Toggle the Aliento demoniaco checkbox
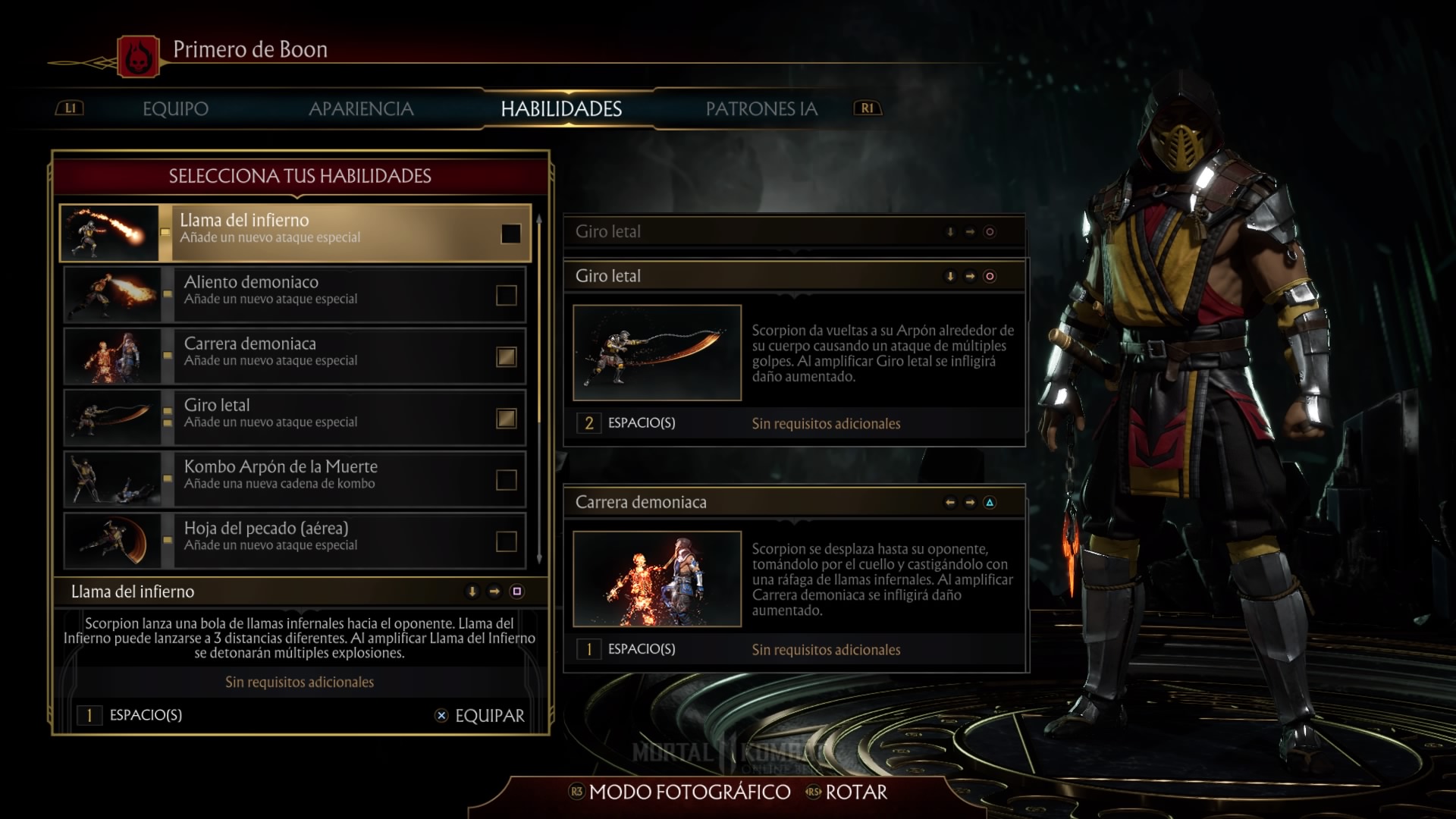The image size is (1456, 819). point(506,295)
